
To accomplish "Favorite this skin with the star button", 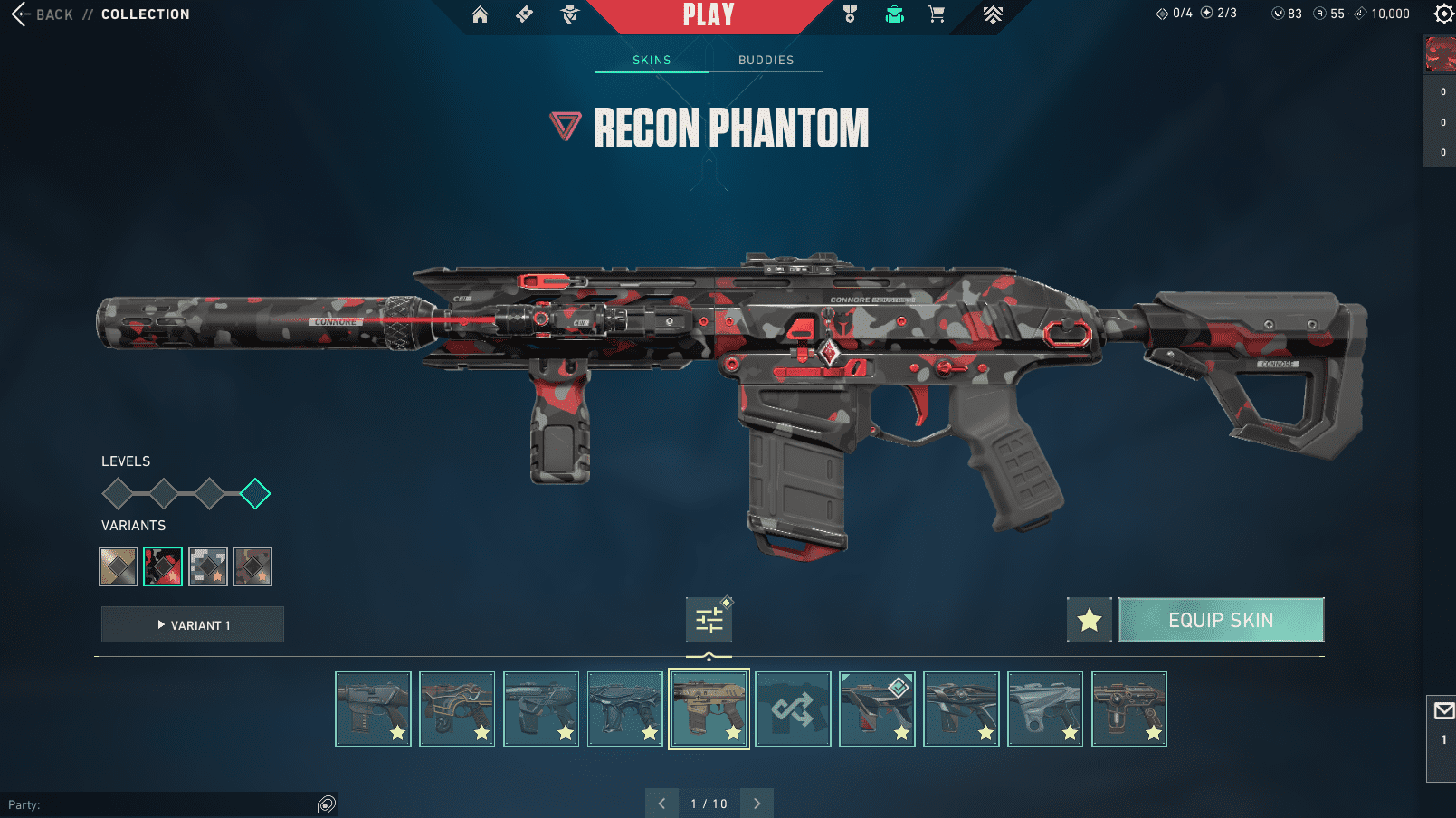I will point(1089,620).
